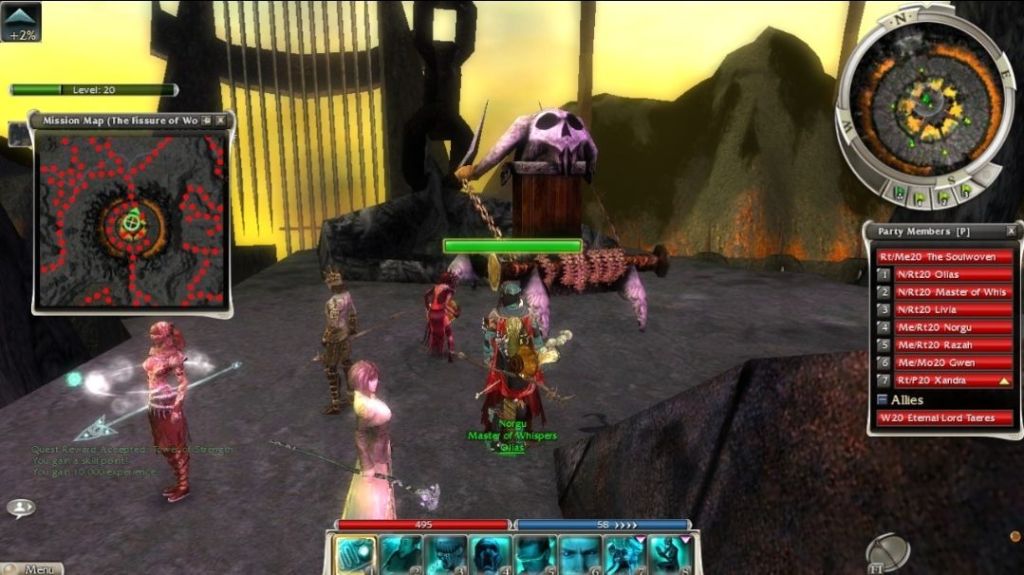
Task: Open hero panel number 1 for Olias
Action: tap(884, 274)
